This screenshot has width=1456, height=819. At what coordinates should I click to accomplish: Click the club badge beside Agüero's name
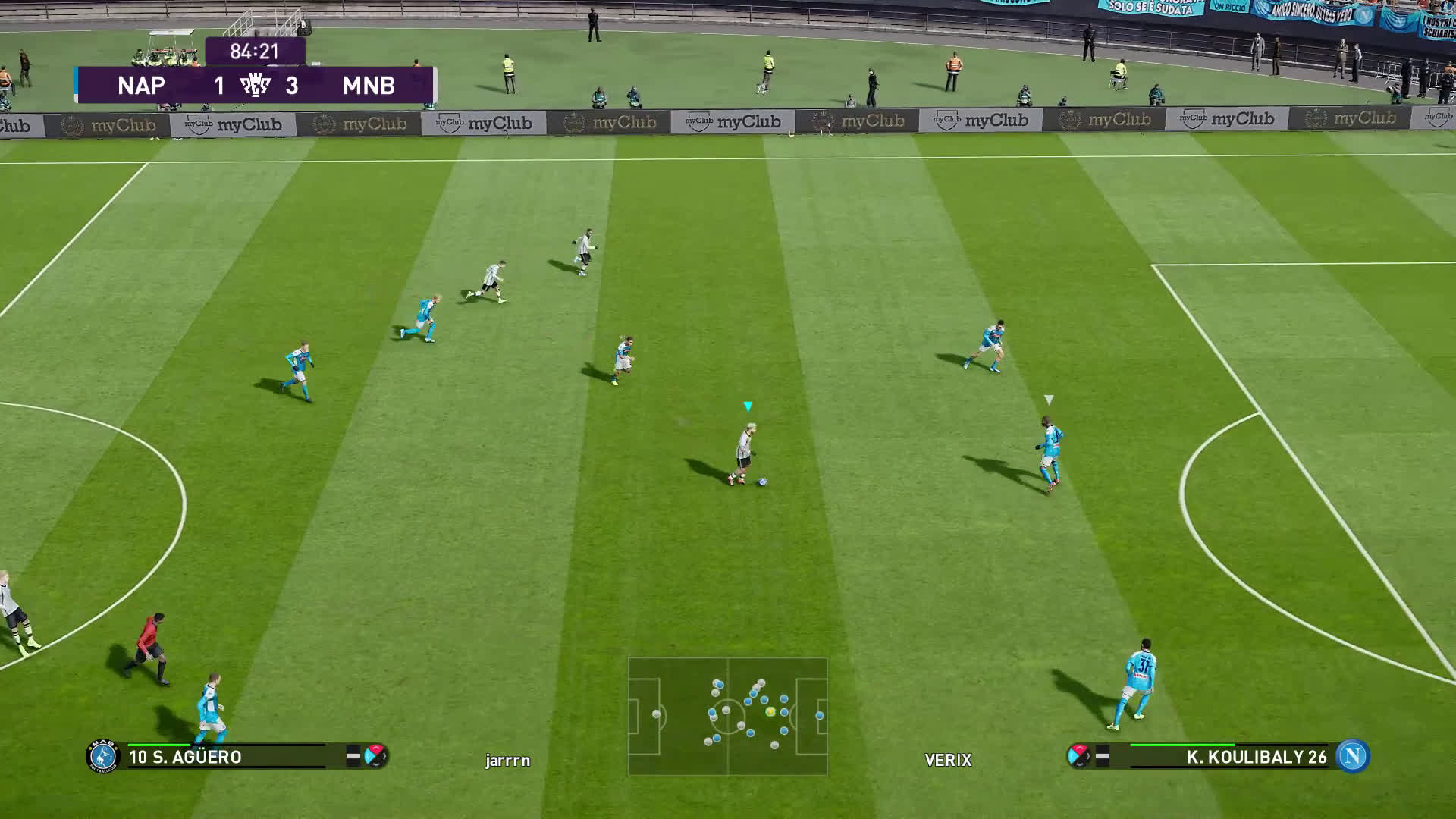(103, 756)
